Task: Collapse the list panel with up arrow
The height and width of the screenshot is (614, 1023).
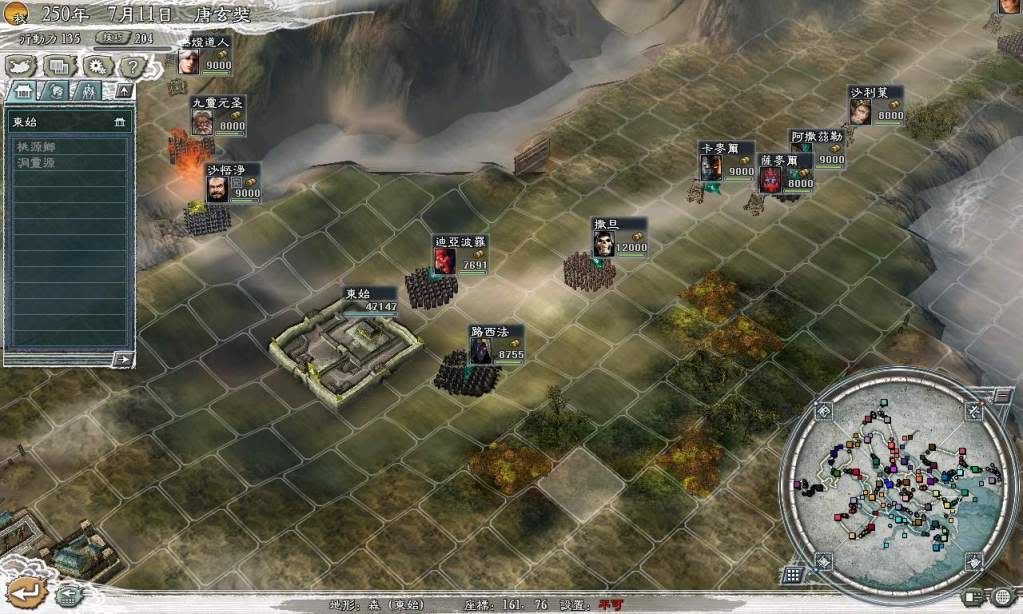Action: [x=123, y=91]
